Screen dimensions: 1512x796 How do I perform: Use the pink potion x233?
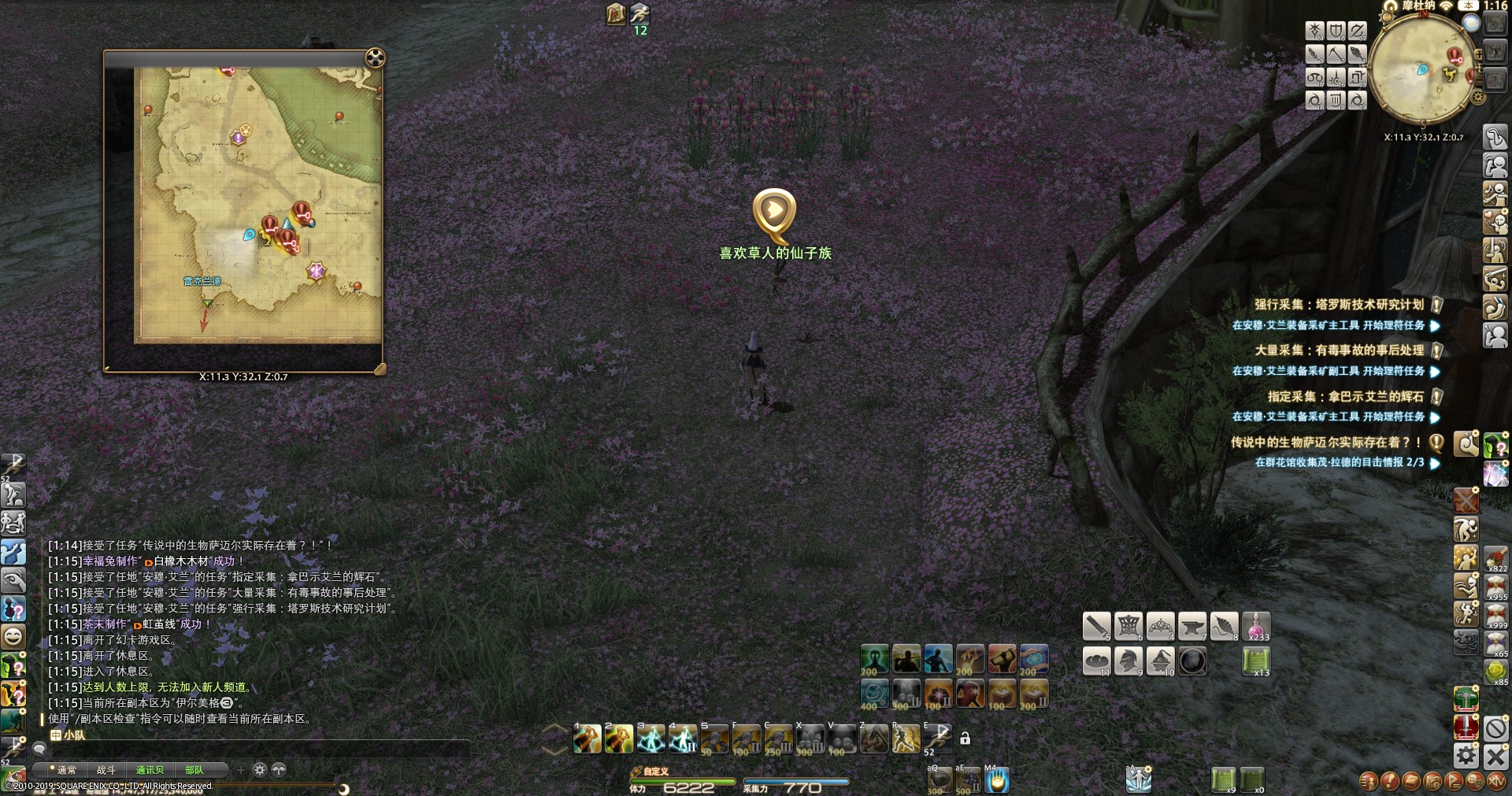coord(1257,627)
